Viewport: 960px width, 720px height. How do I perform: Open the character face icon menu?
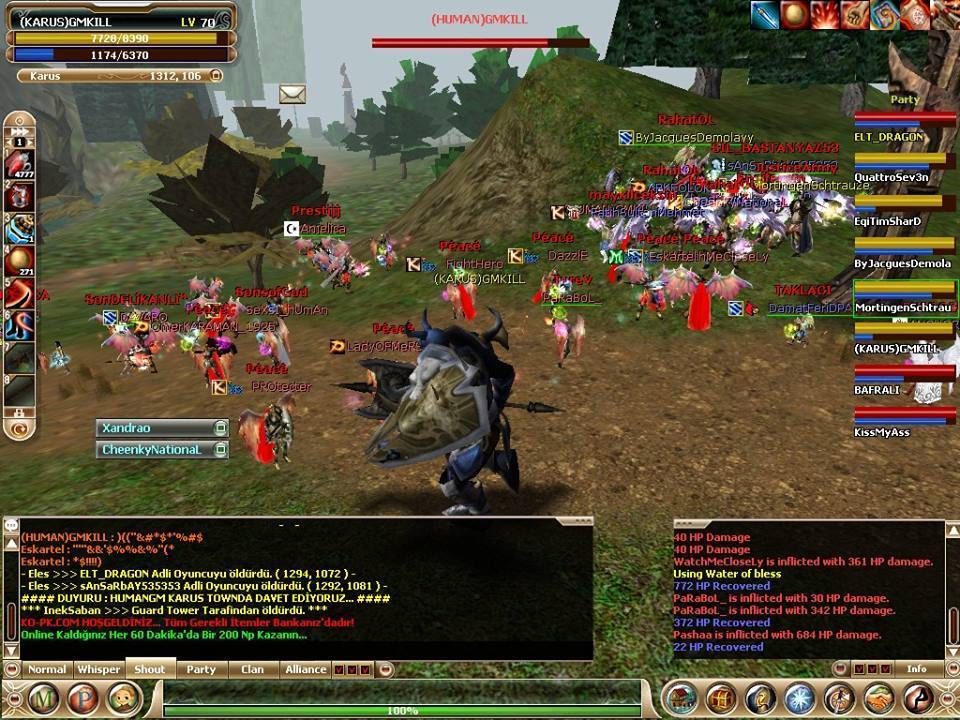coord(124,698)
